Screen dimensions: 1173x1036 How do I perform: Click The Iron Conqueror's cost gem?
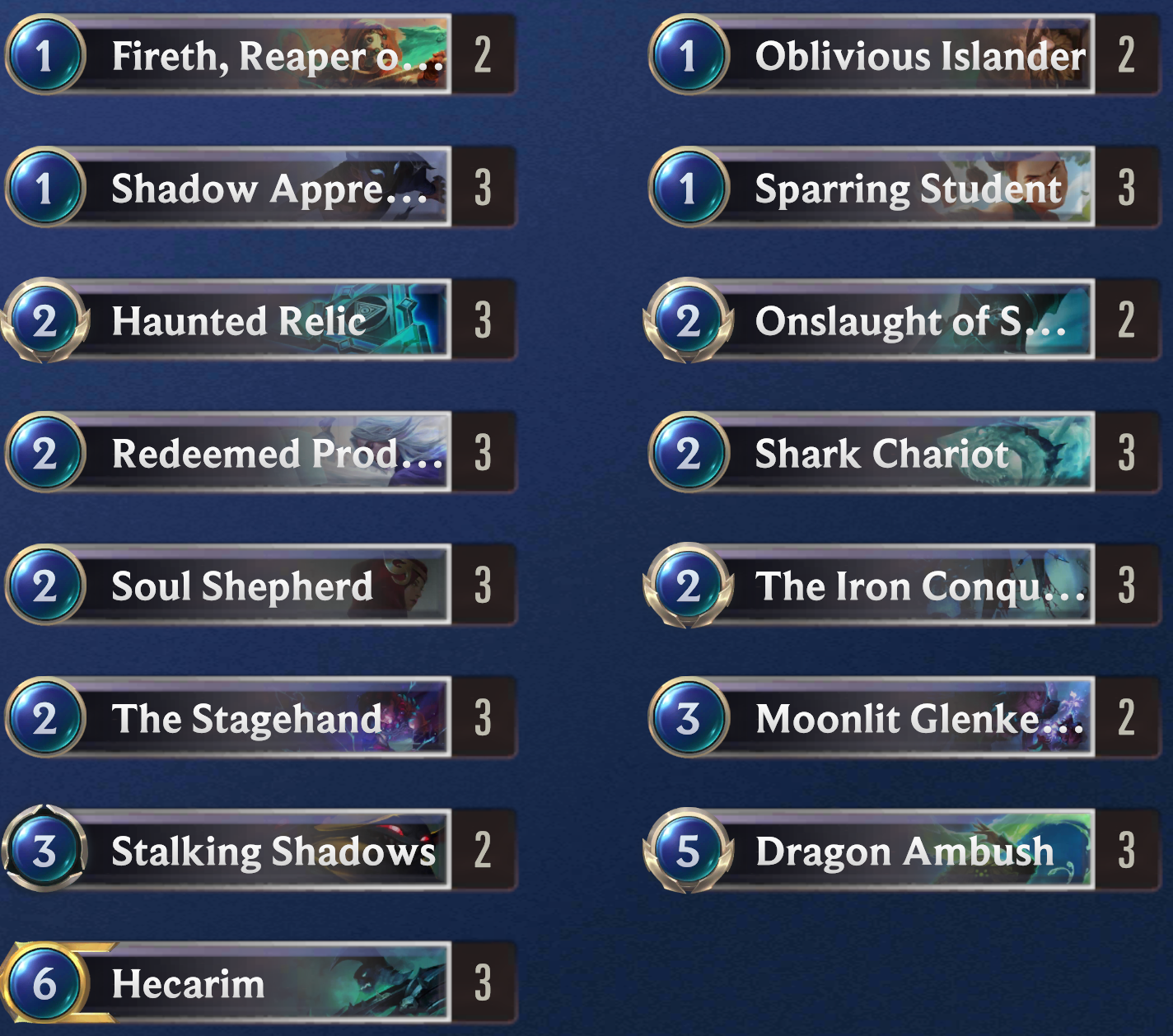(690, 586)
